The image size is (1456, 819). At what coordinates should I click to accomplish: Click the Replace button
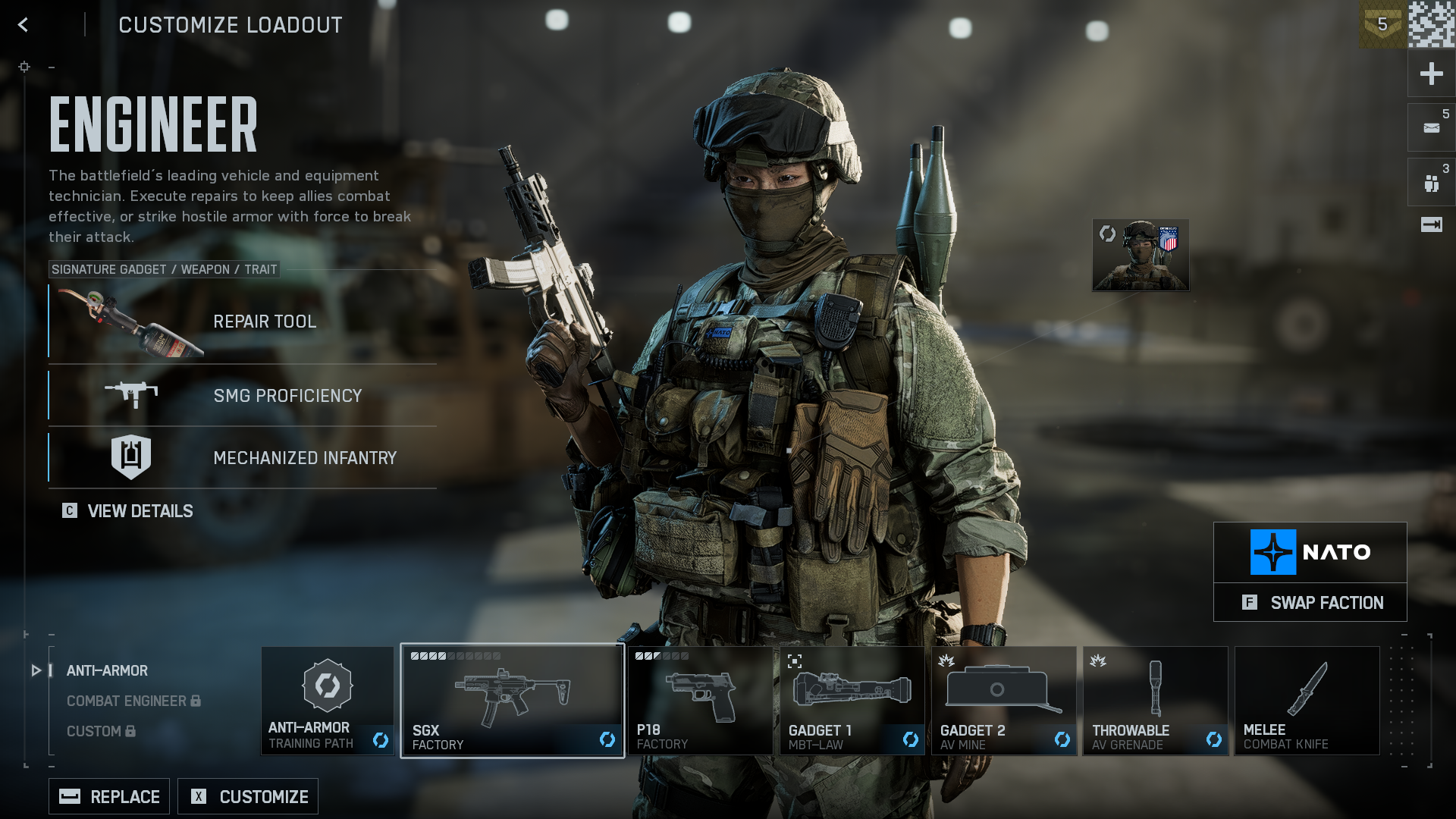click(x=109, y=796)
